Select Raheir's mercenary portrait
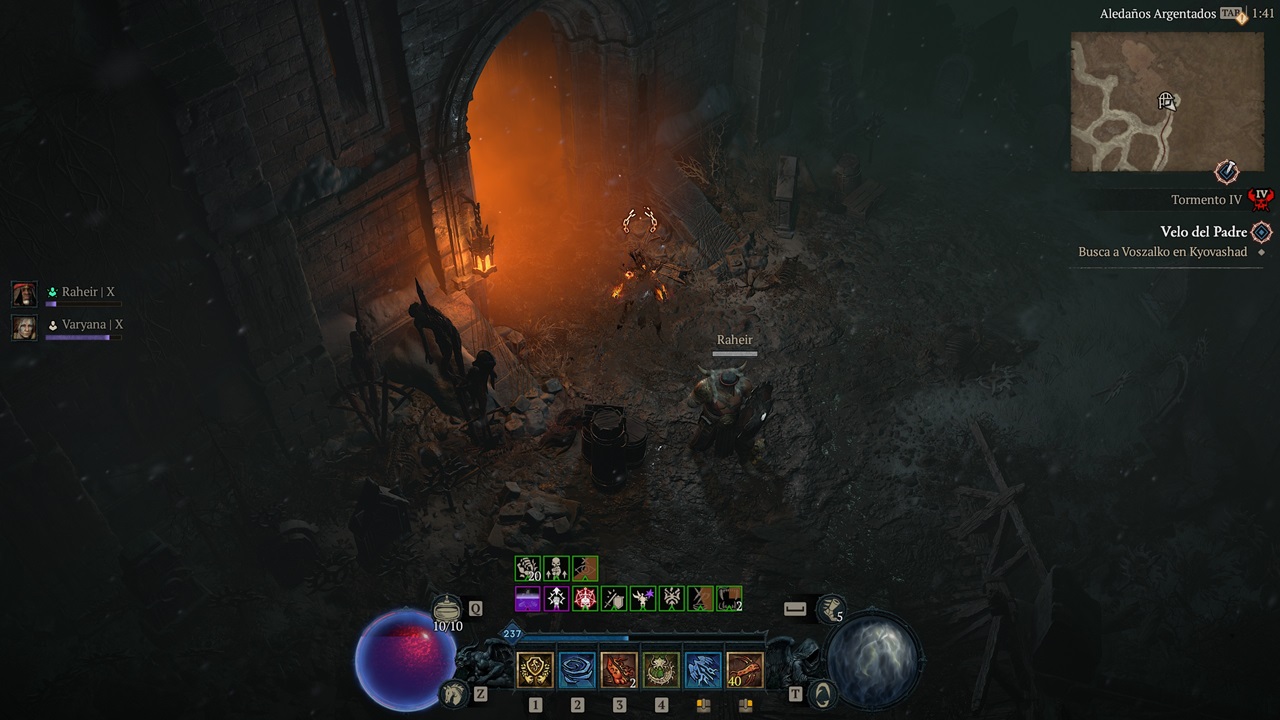 pyautogui.click(x=24, y=293)
